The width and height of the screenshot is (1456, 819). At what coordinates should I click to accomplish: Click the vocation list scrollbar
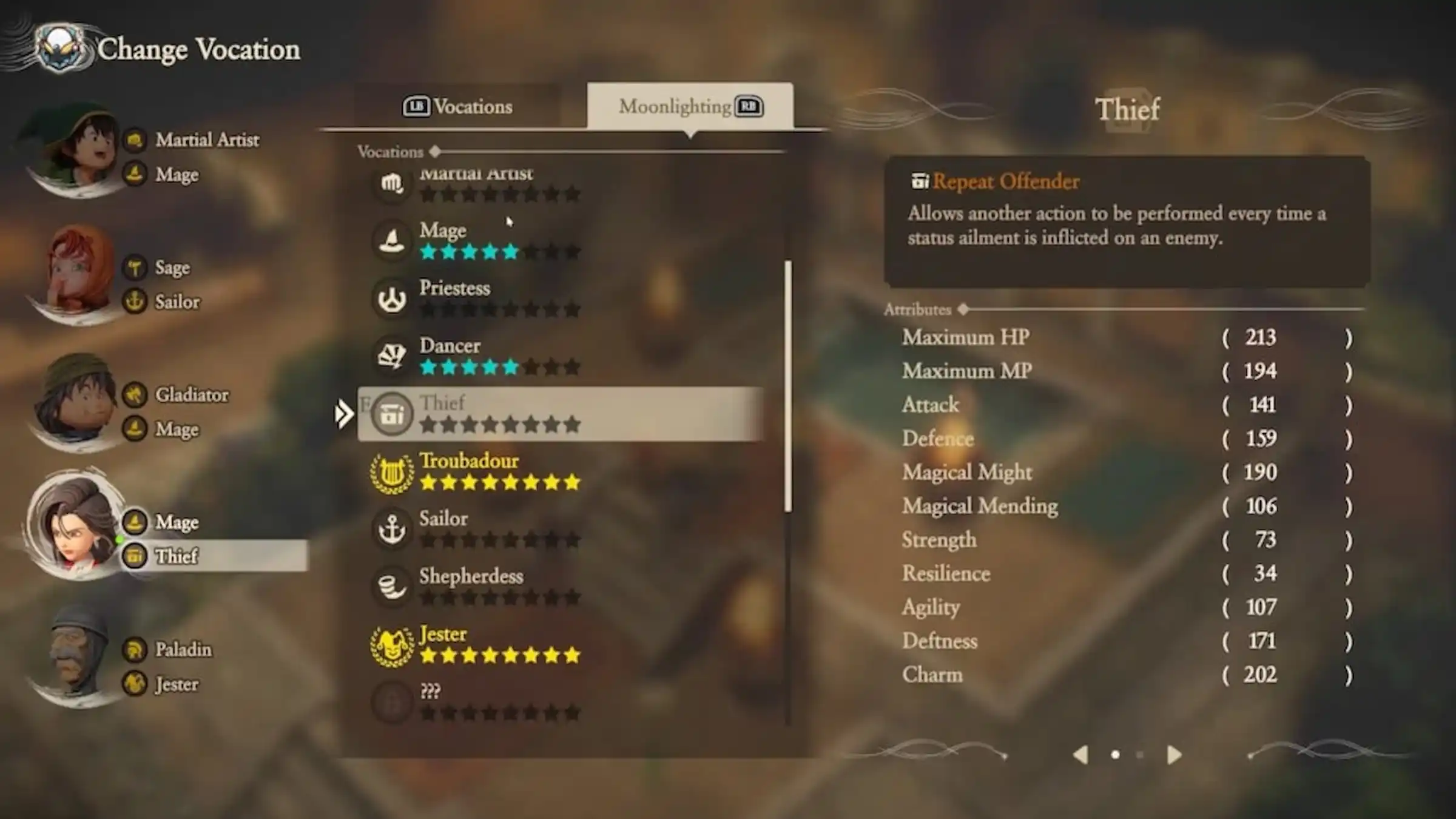(x=788, y=386)
